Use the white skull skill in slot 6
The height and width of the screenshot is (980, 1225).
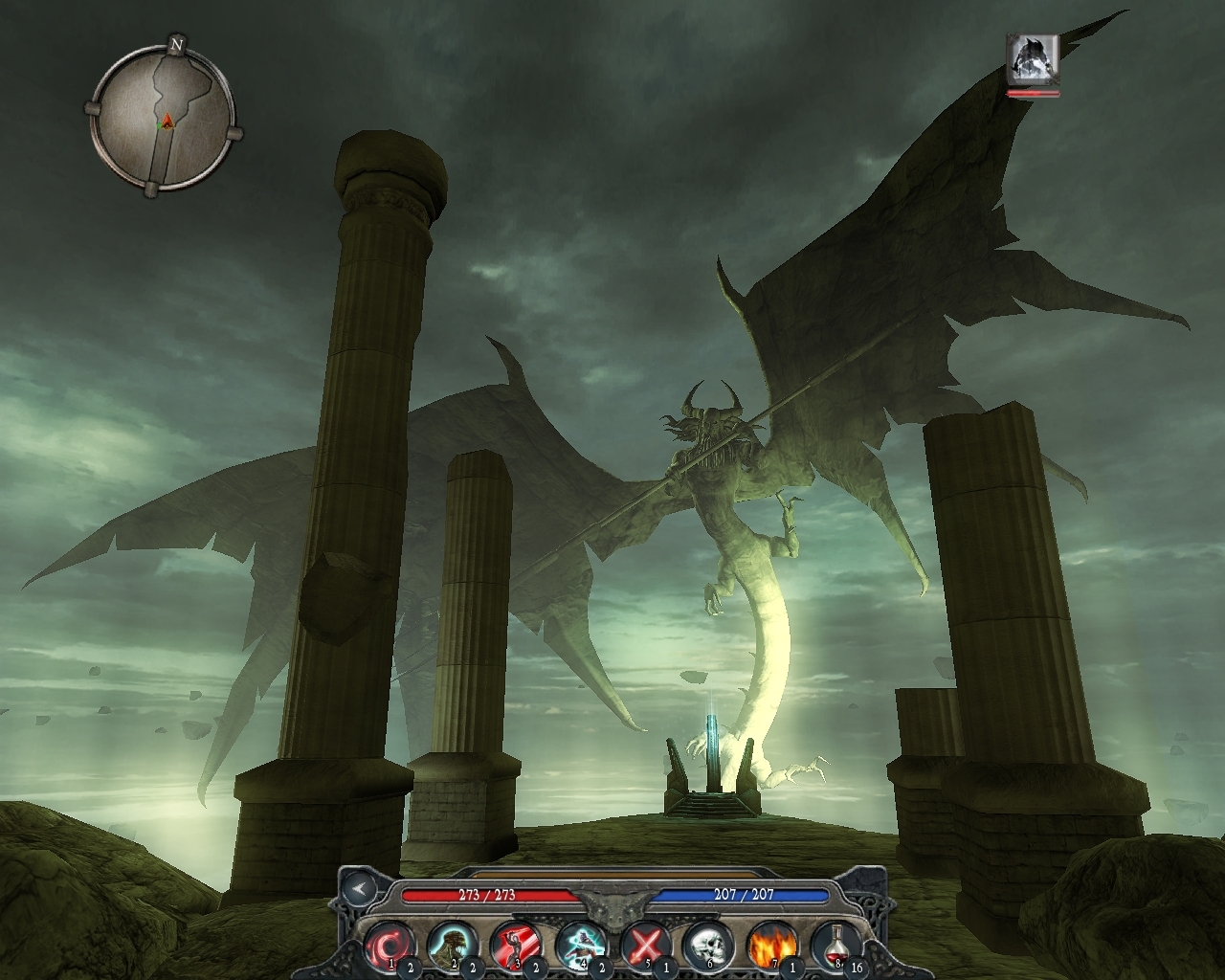click(706, 944)
